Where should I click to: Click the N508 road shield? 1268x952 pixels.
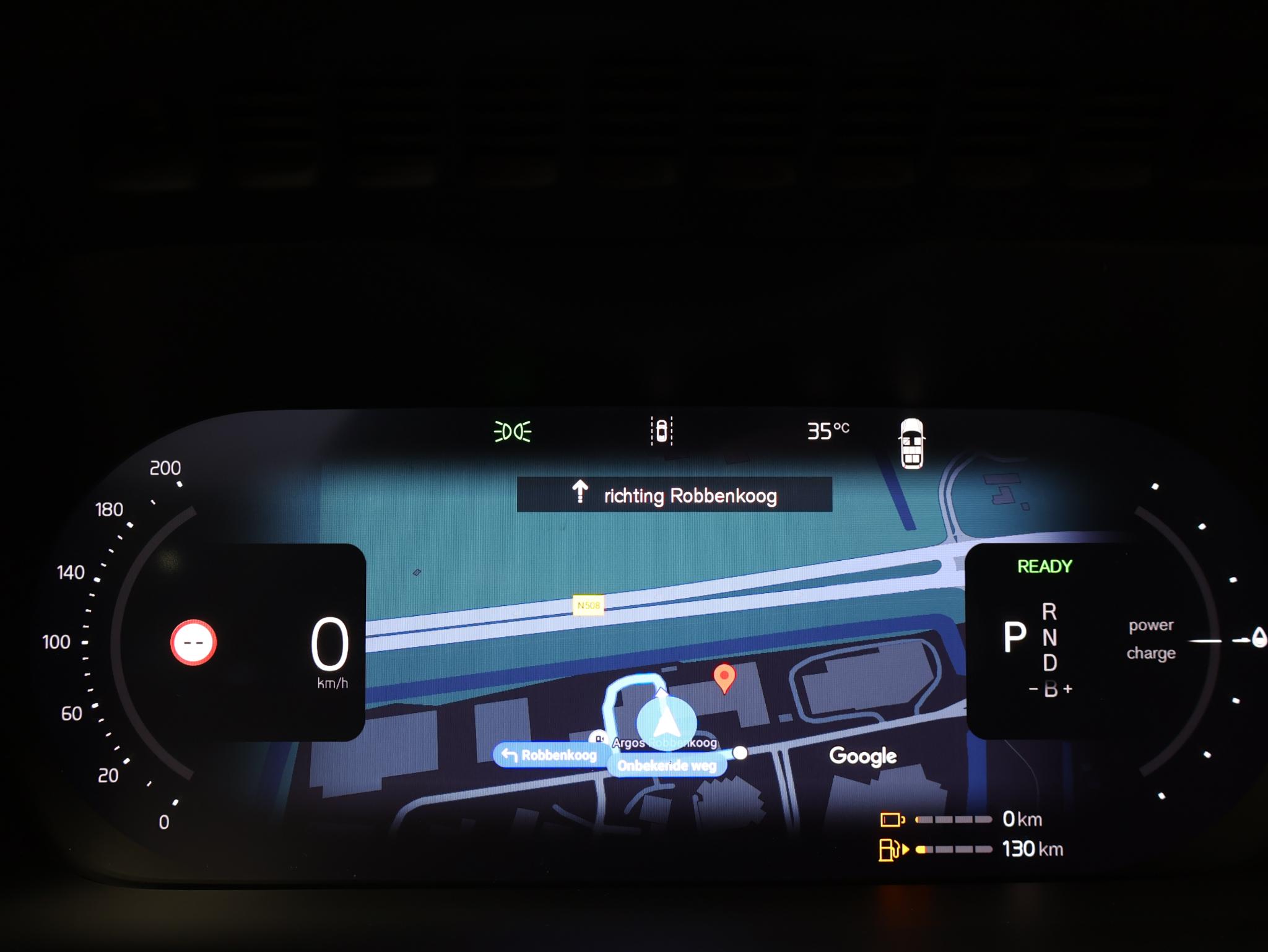tap(588, 605)
